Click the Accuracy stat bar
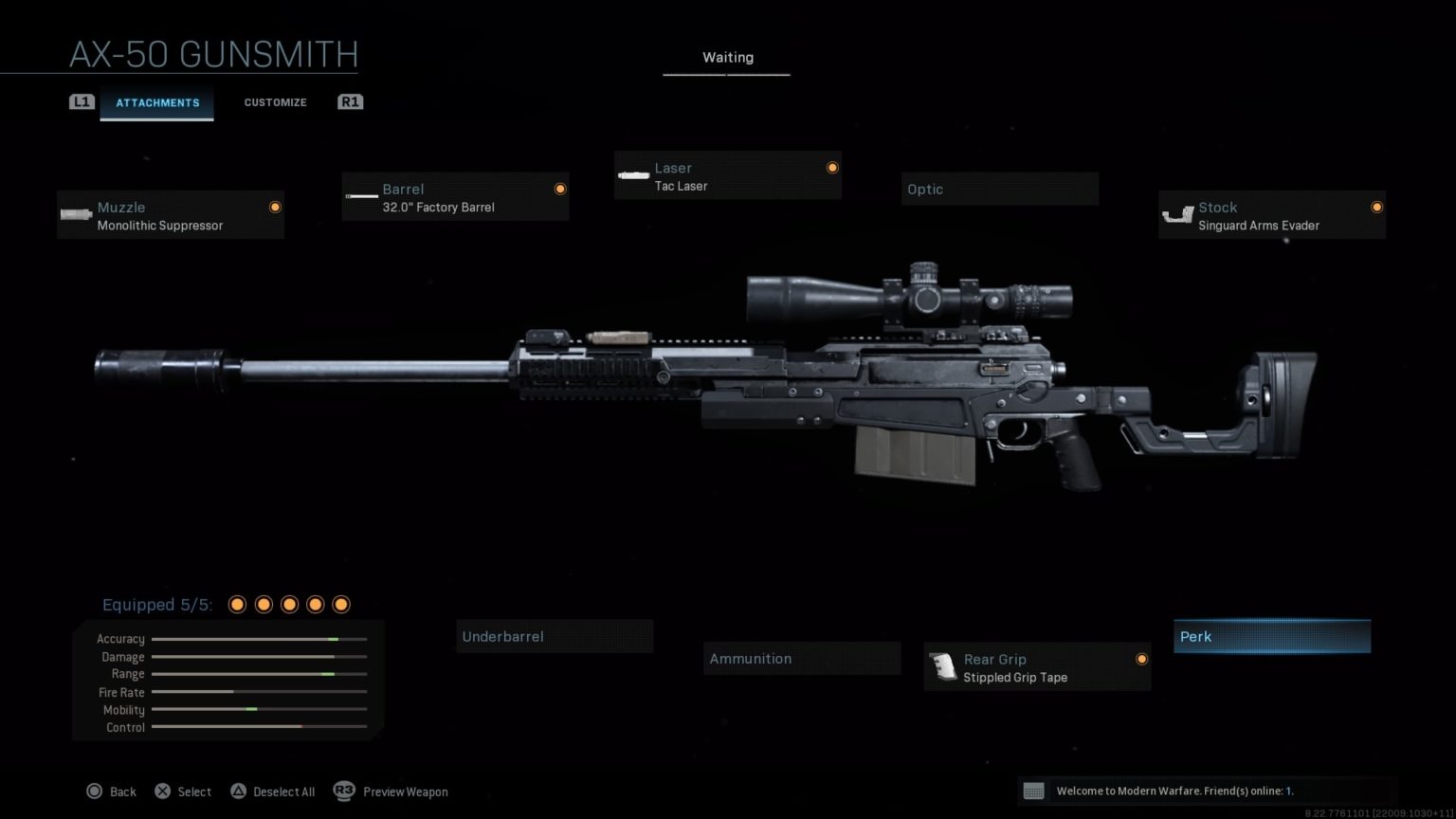The height and width of the screenshot is (819, 1456). tap(258, 639)
